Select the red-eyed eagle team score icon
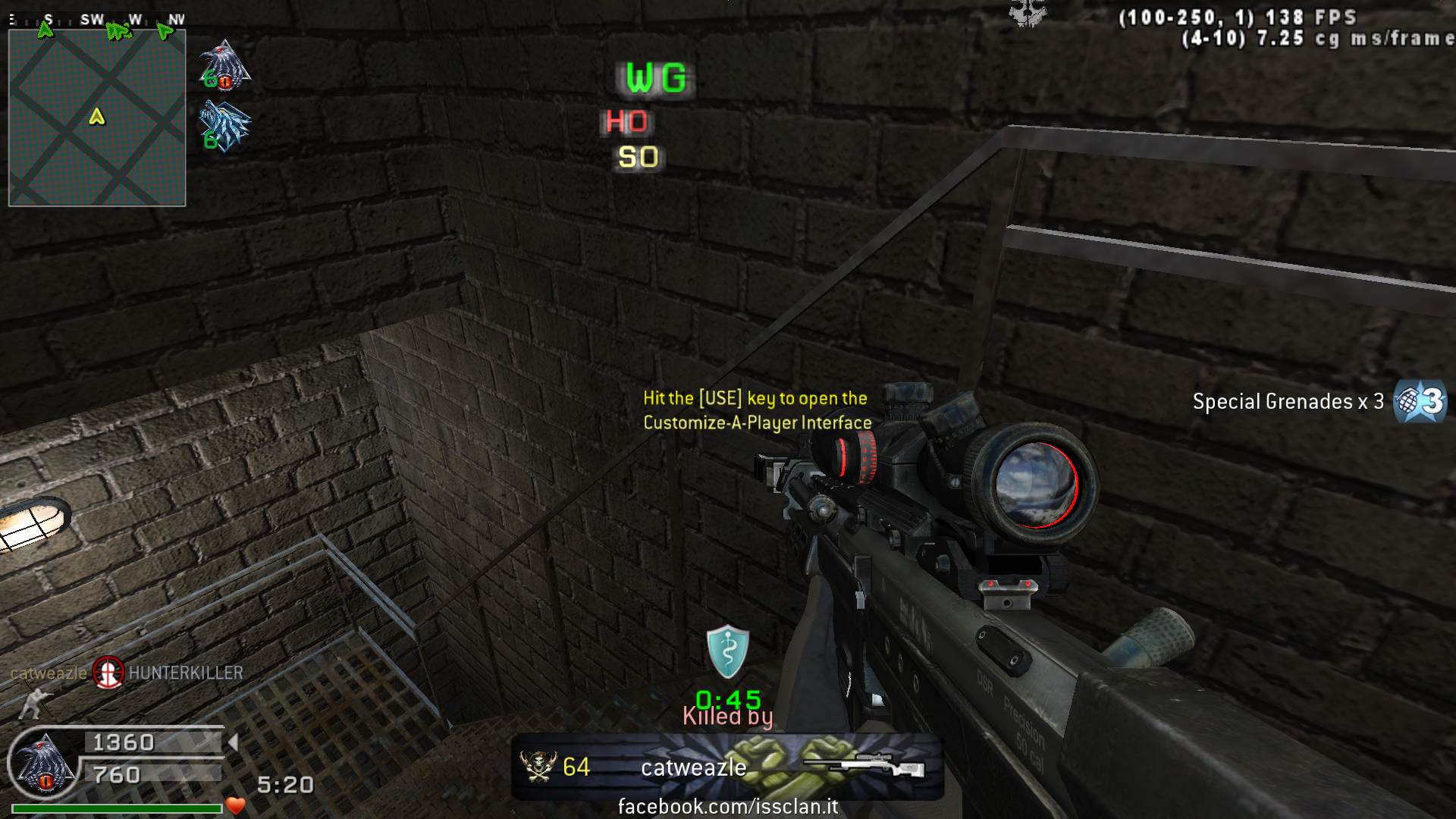The image size is (1456, 819). coord(224,65)
